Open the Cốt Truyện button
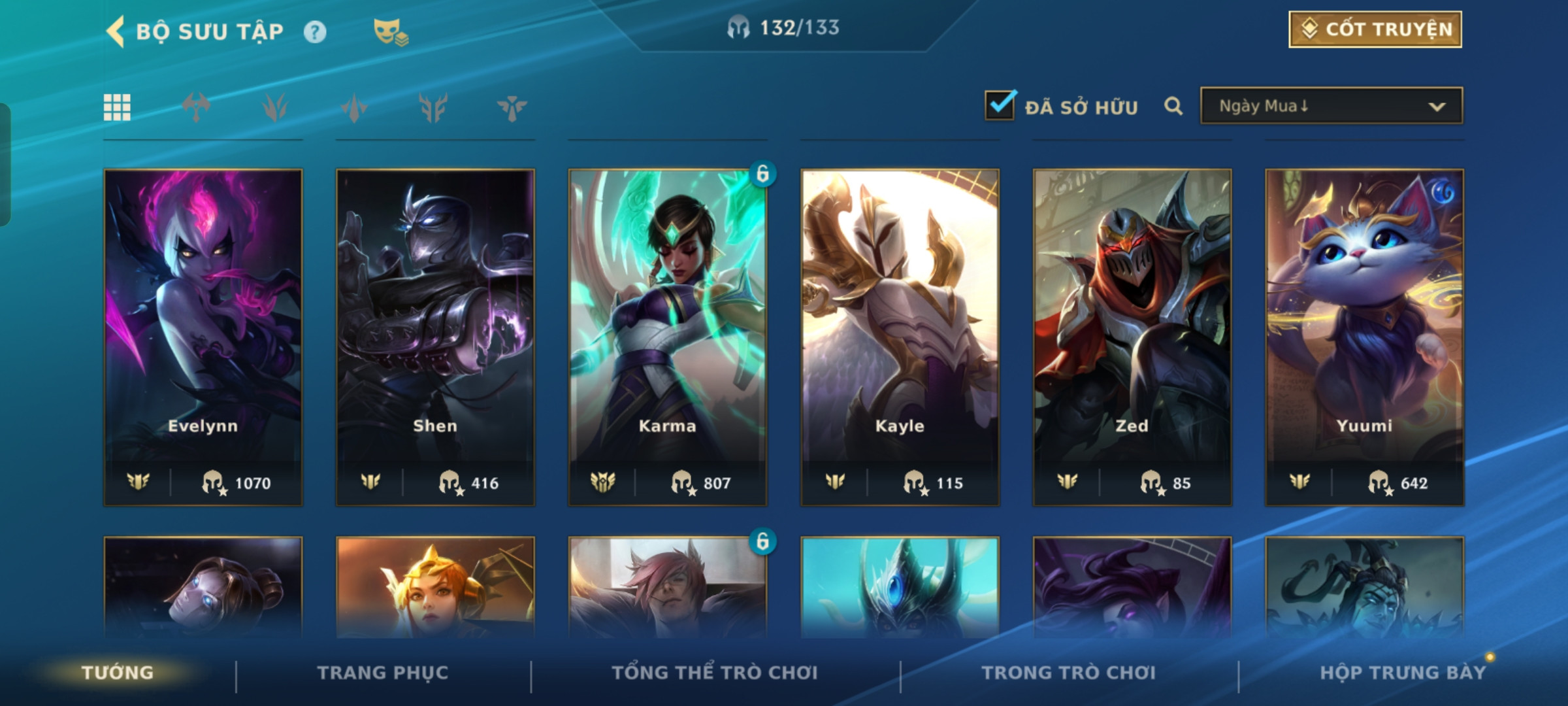 point(1375,29)
